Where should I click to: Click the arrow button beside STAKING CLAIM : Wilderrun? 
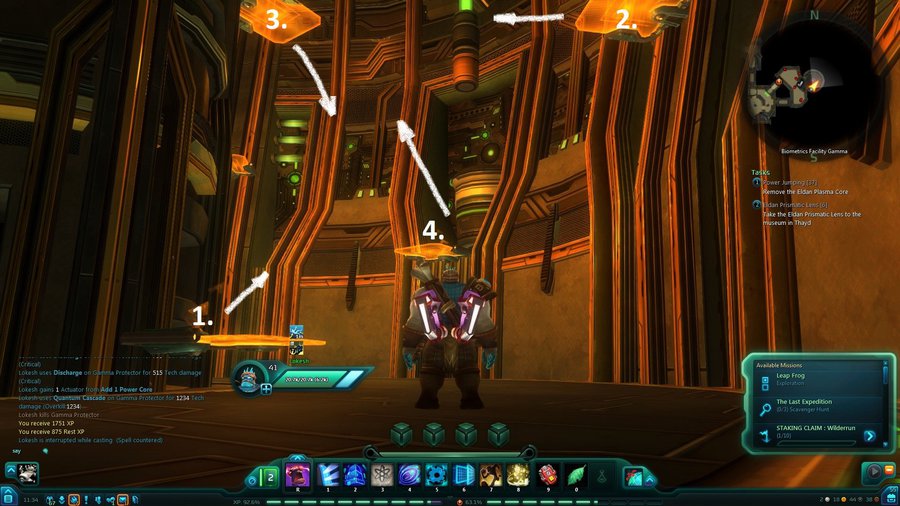870,436
